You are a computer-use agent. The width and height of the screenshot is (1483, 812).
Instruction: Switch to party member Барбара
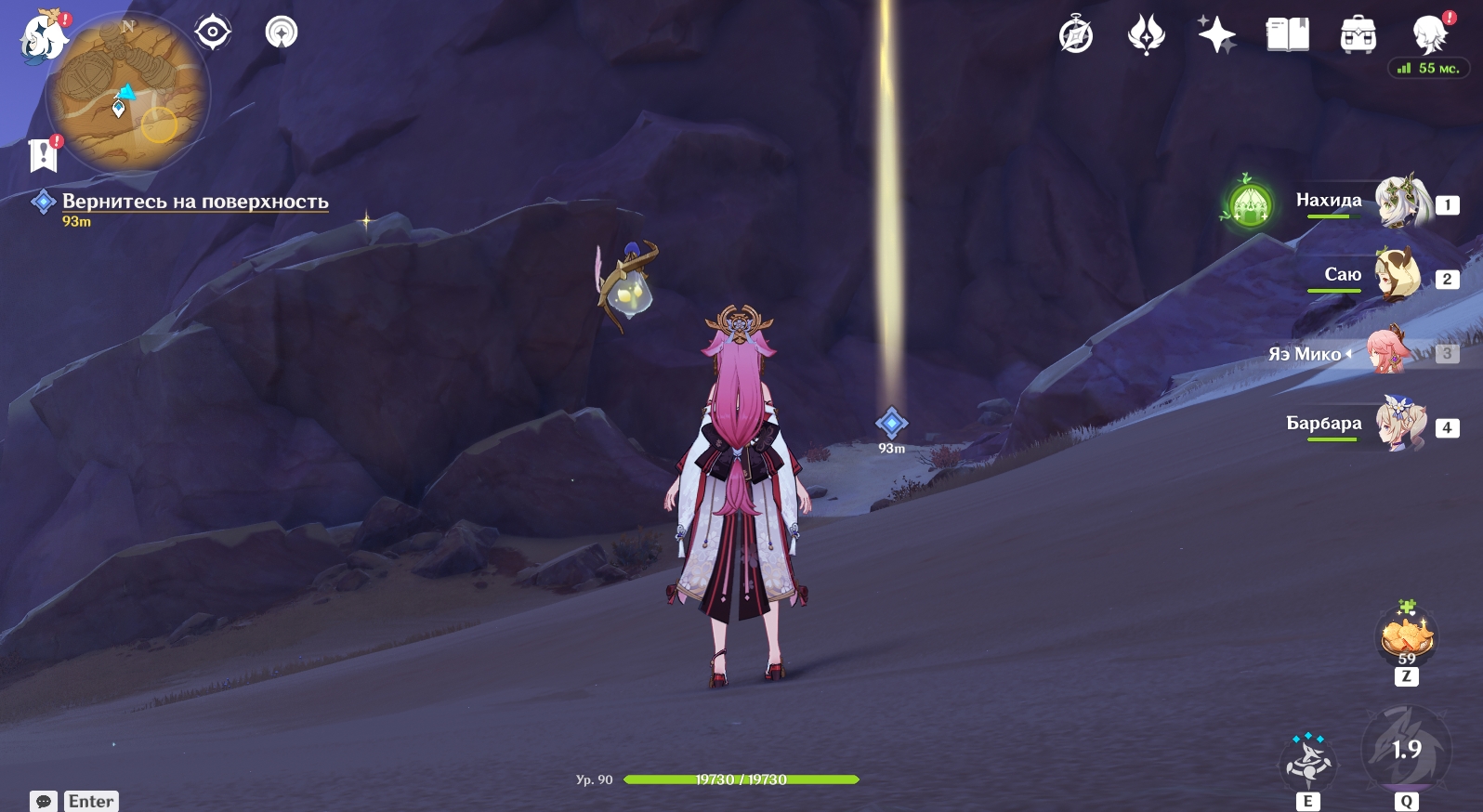(1399, 425)
